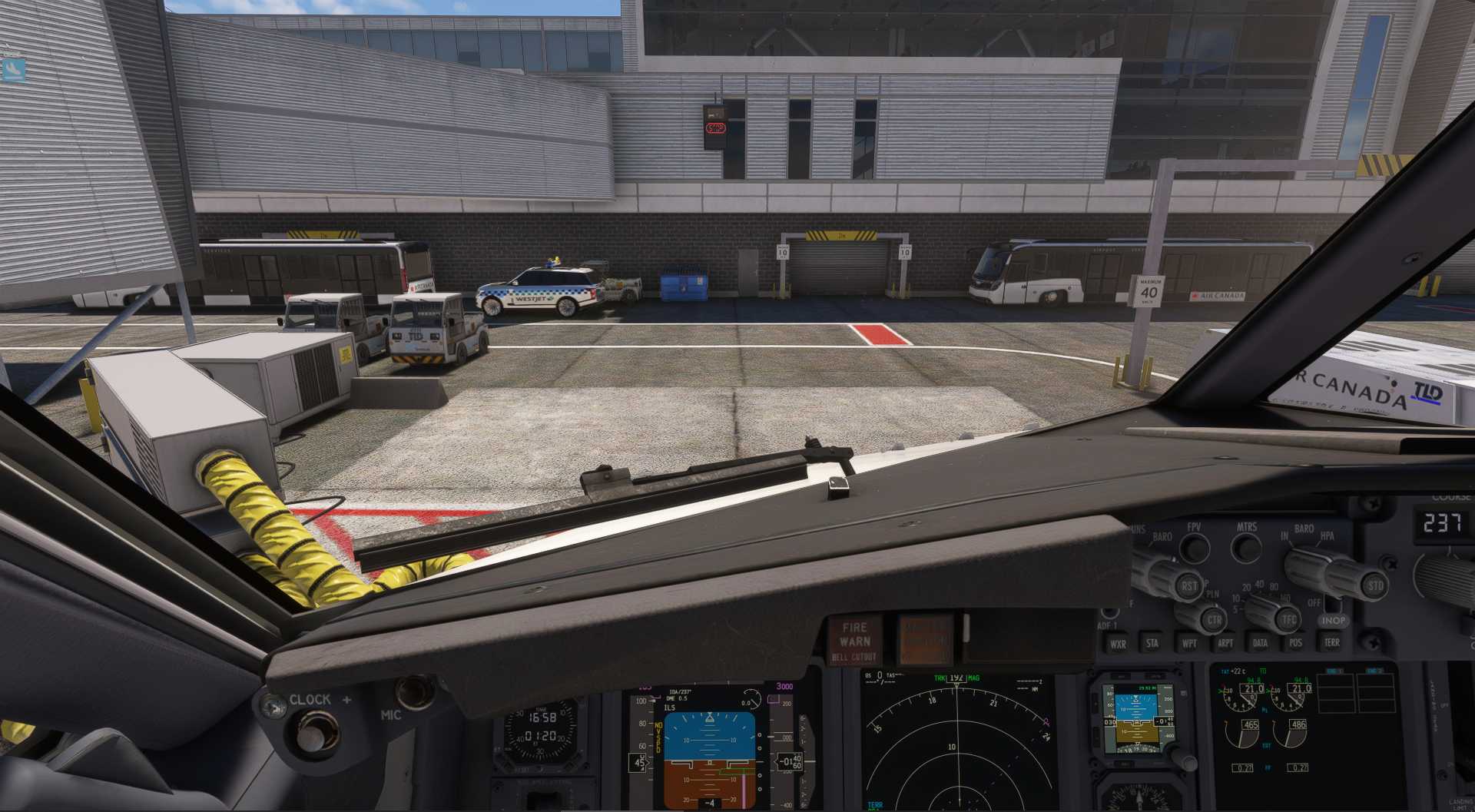Toggle the DATA map button
1475x812 pixels.
[x=1260, y=643]
